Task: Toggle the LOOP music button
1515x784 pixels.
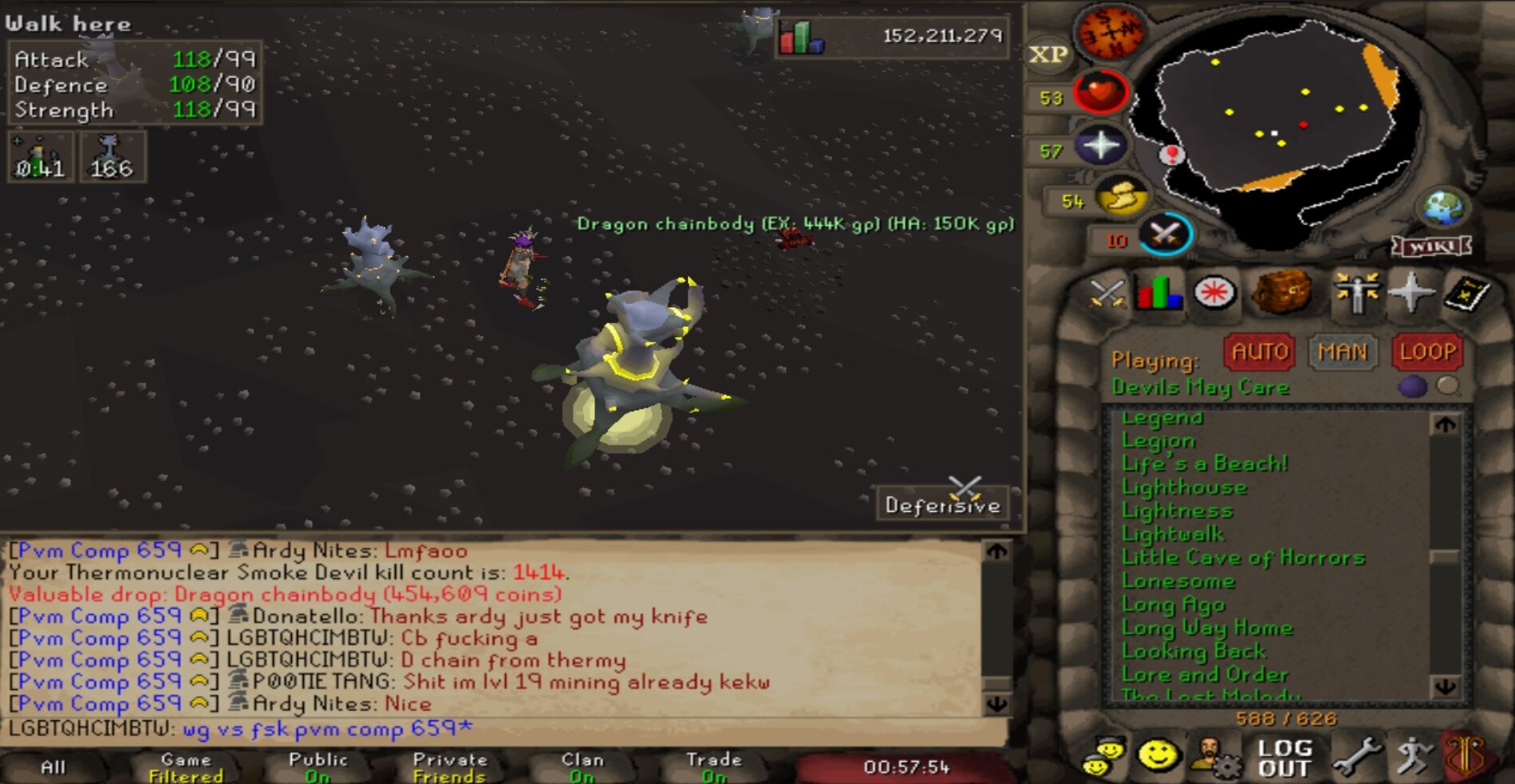Action: click(1426, 352)
